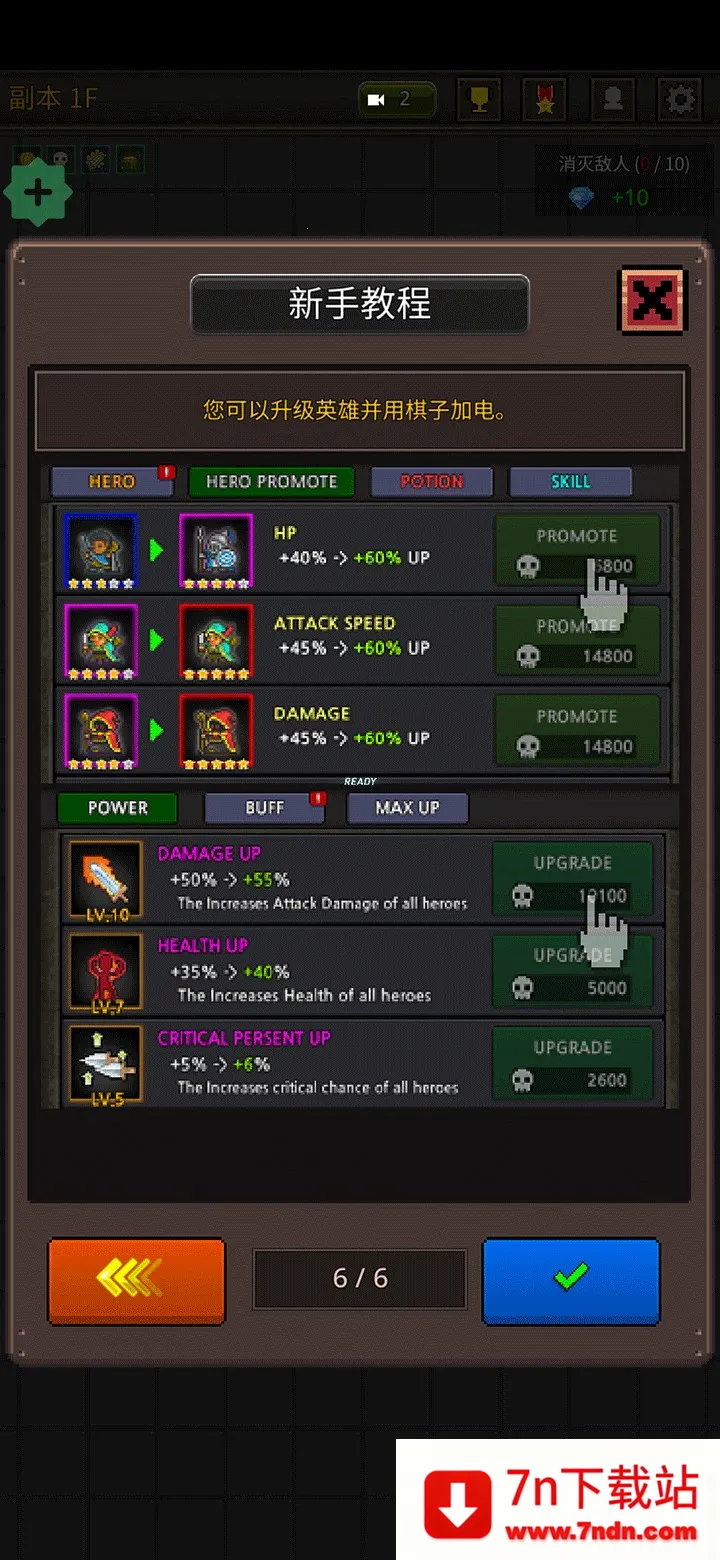Close the tutorial with the red X
The image size is (720, 1560).
point(652,300)
